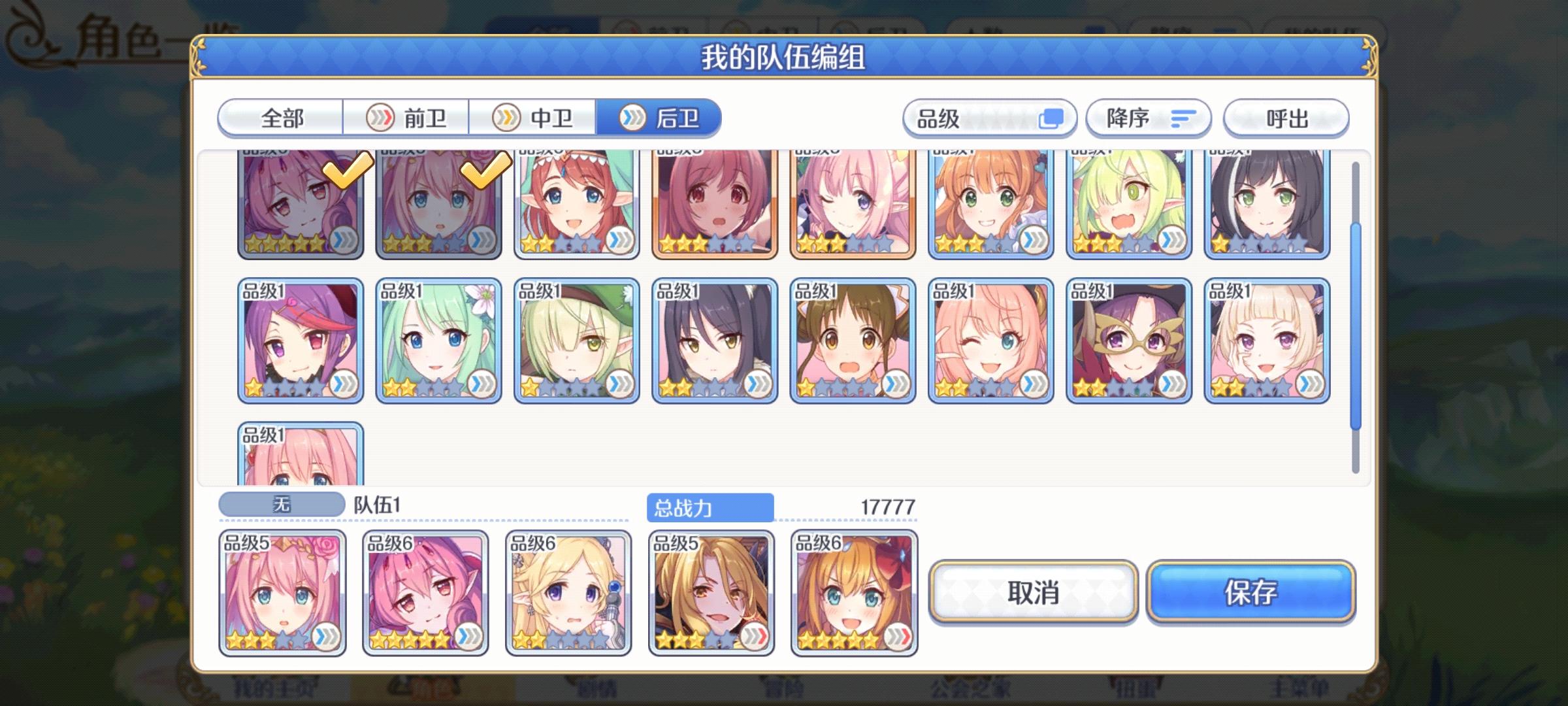Open the 呼出 panel

click(1284, 118)
